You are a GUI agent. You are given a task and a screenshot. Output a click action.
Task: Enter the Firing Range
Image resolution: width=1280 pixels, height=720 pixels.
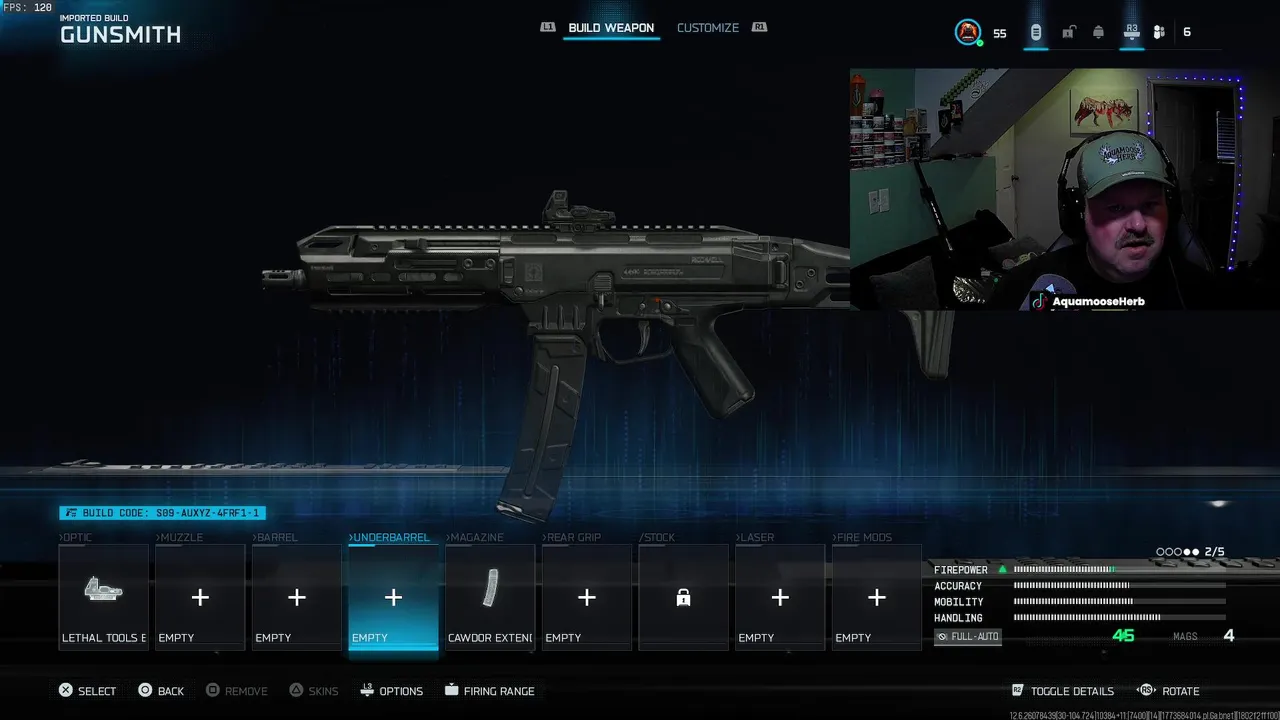pyautogui.click(x=489, y=691)
